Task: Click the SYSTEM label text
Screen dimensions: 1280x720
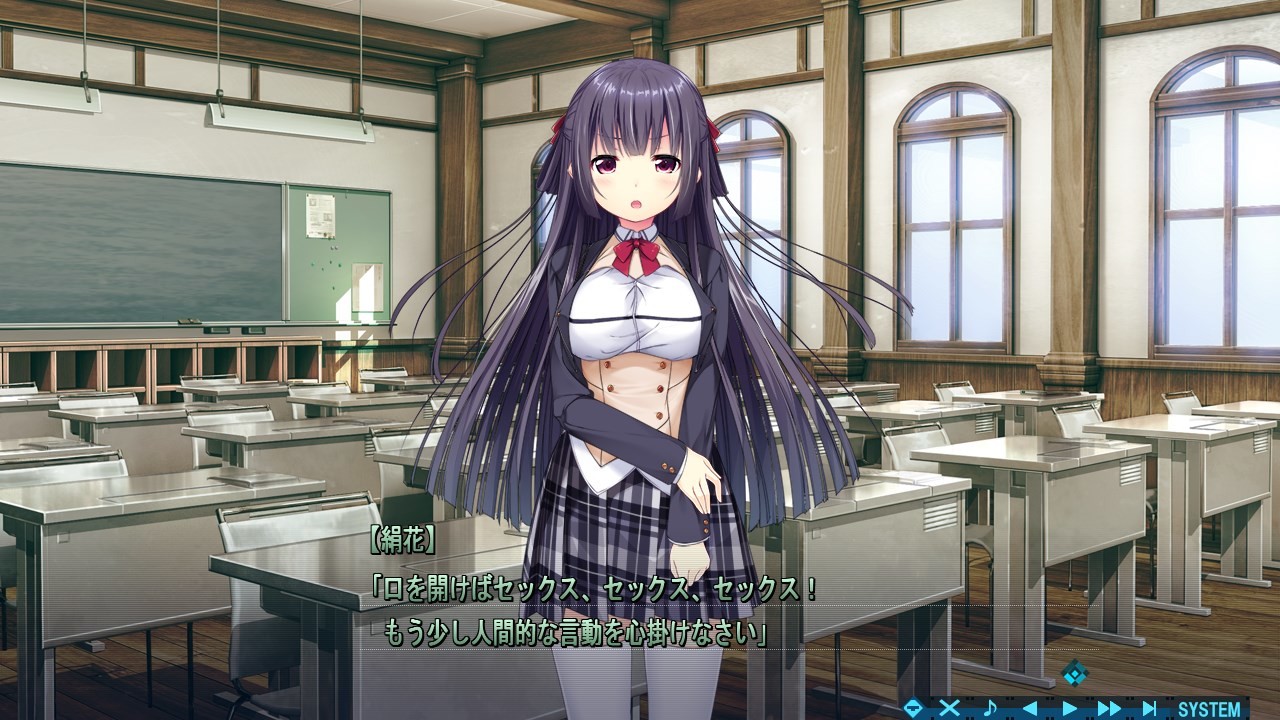Action: tap(1207, 706)
